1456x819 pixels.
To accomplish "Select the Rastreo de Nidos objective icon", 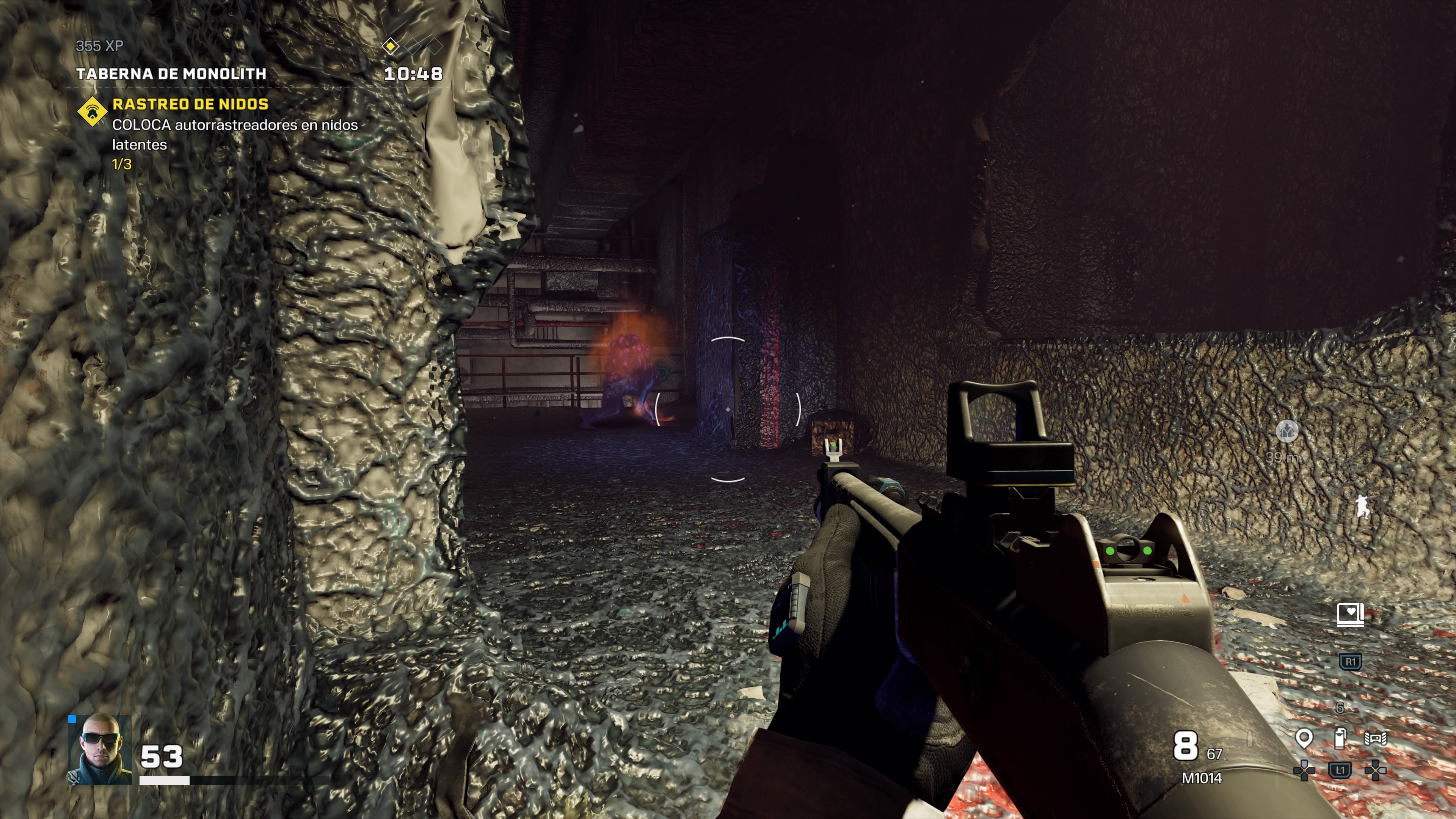I will (x=92, y=111).
